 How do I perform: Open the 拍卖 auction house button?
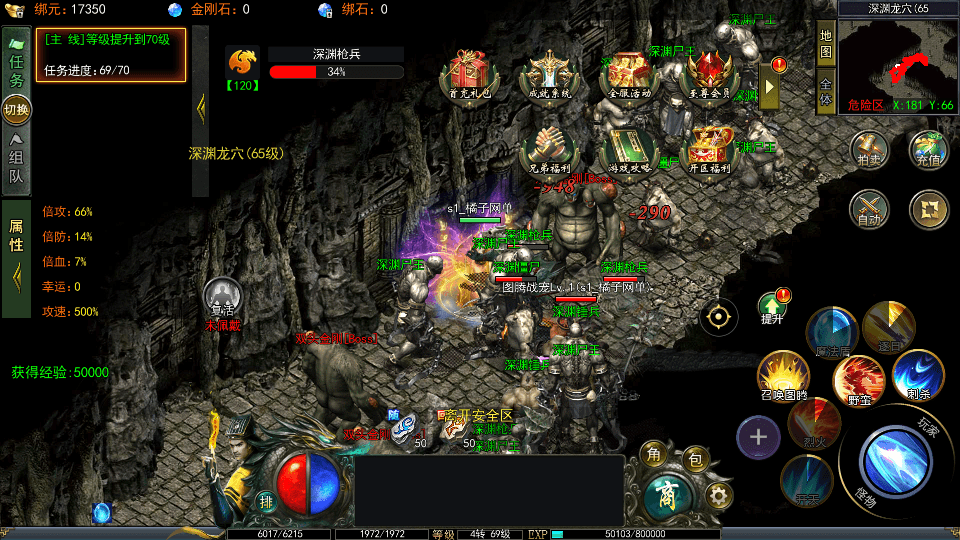tap(868, 148)
